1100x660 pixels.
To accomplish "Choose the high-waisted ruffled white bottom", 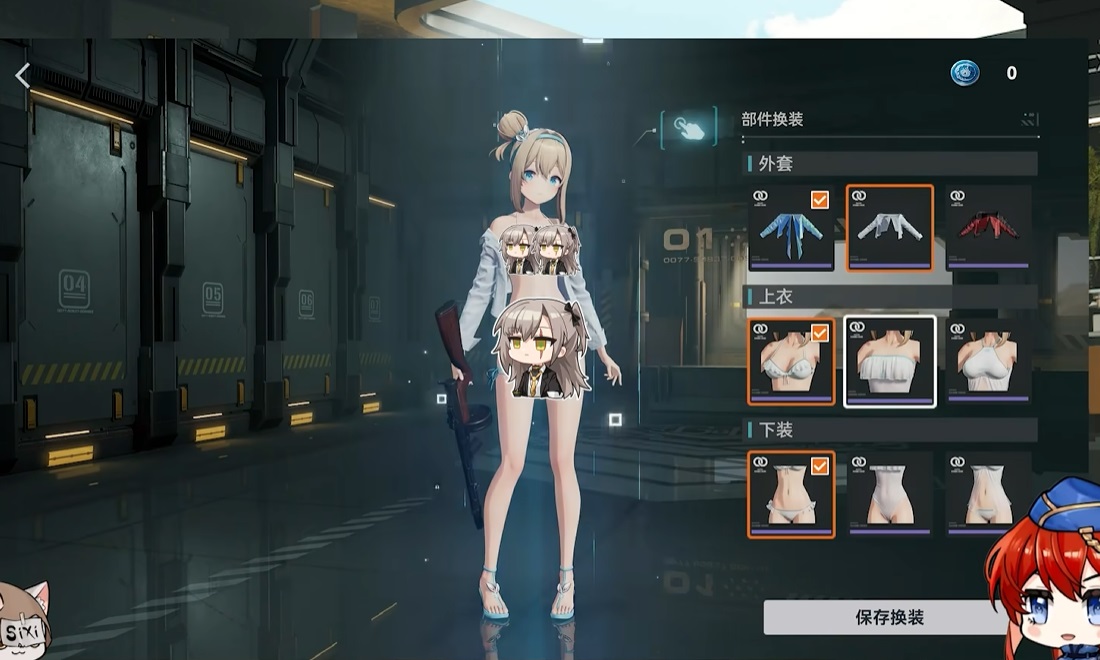I will 889,494.
